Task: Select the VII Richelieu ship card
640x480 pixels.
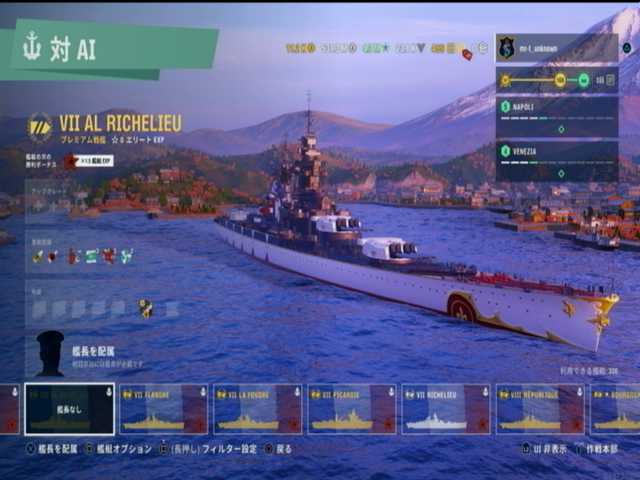Action: coord(445,409)
